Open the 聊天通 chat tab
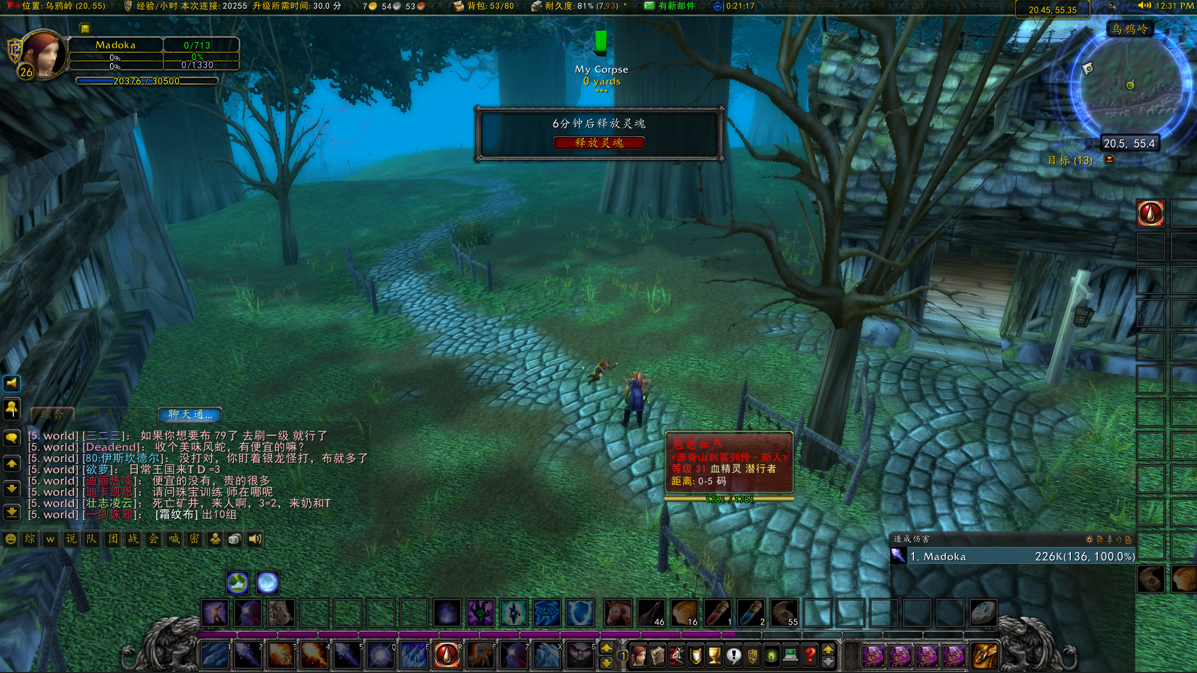 189,414
